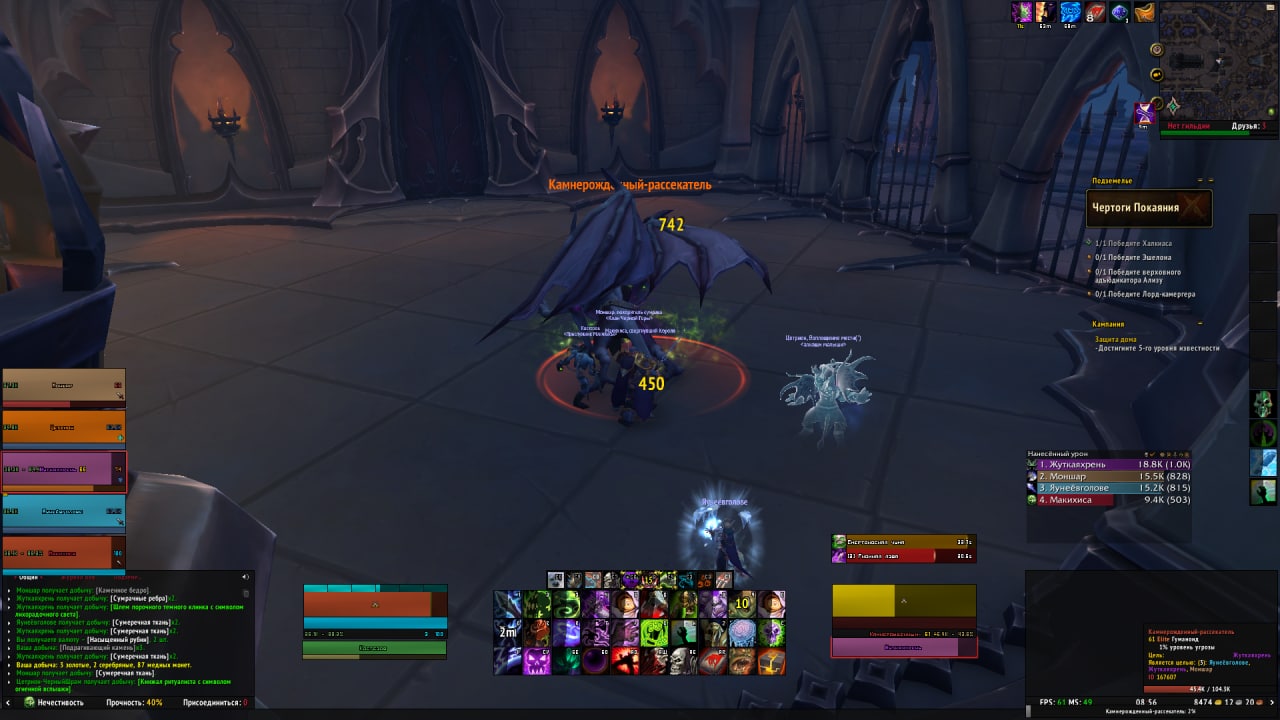Select the Кампания quest header in tracker
Viewport: 1280px width, 720px height.
pos(1109,324)
